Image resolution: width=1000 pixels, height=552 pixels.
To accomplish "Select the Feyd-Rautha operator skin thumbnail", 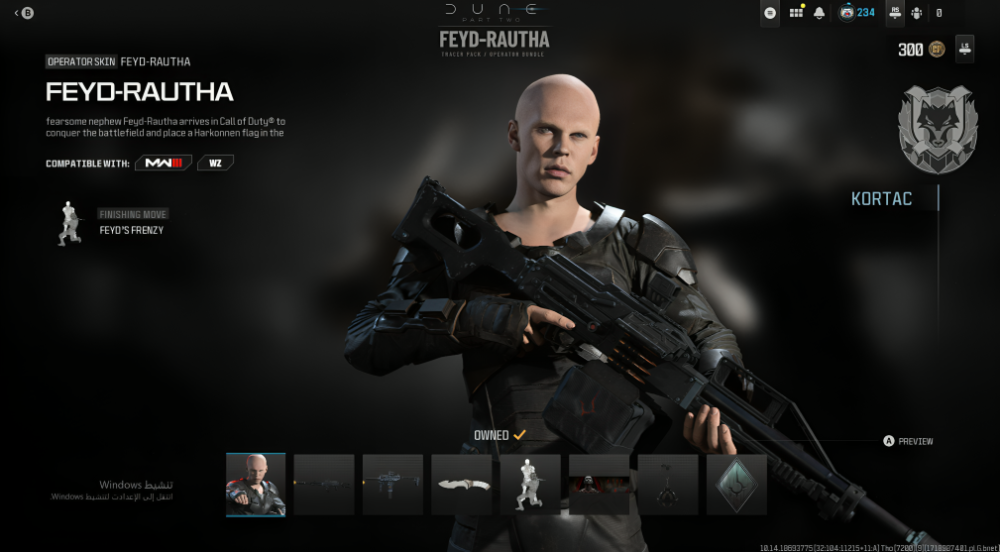I will pos(256,485).
